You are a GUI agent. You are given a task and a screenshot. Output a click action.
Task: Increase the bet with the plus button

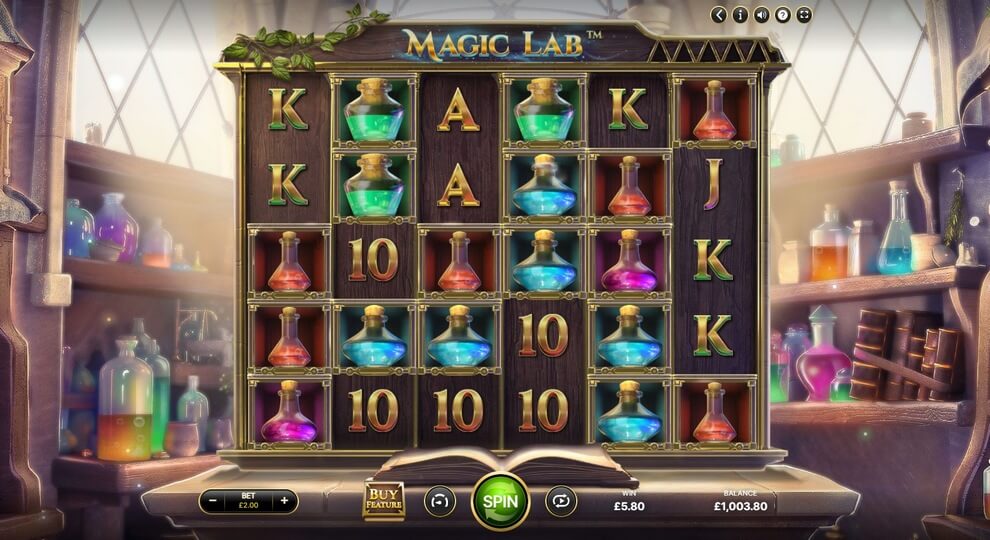coord(285,501)
